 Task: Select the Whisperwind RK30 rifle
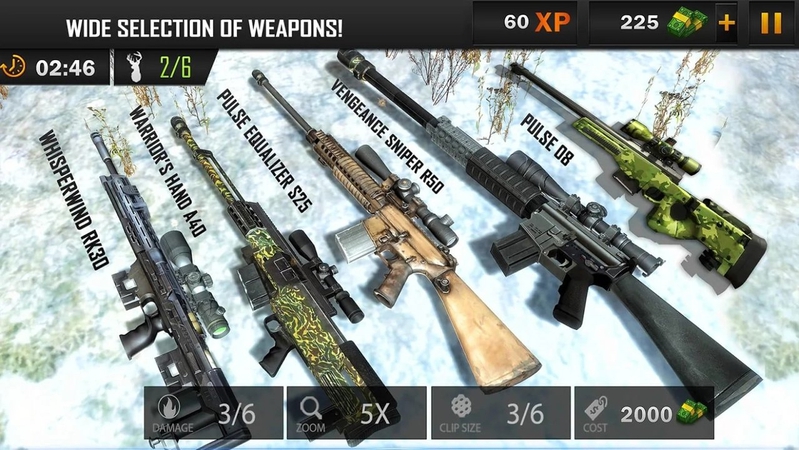160,268
